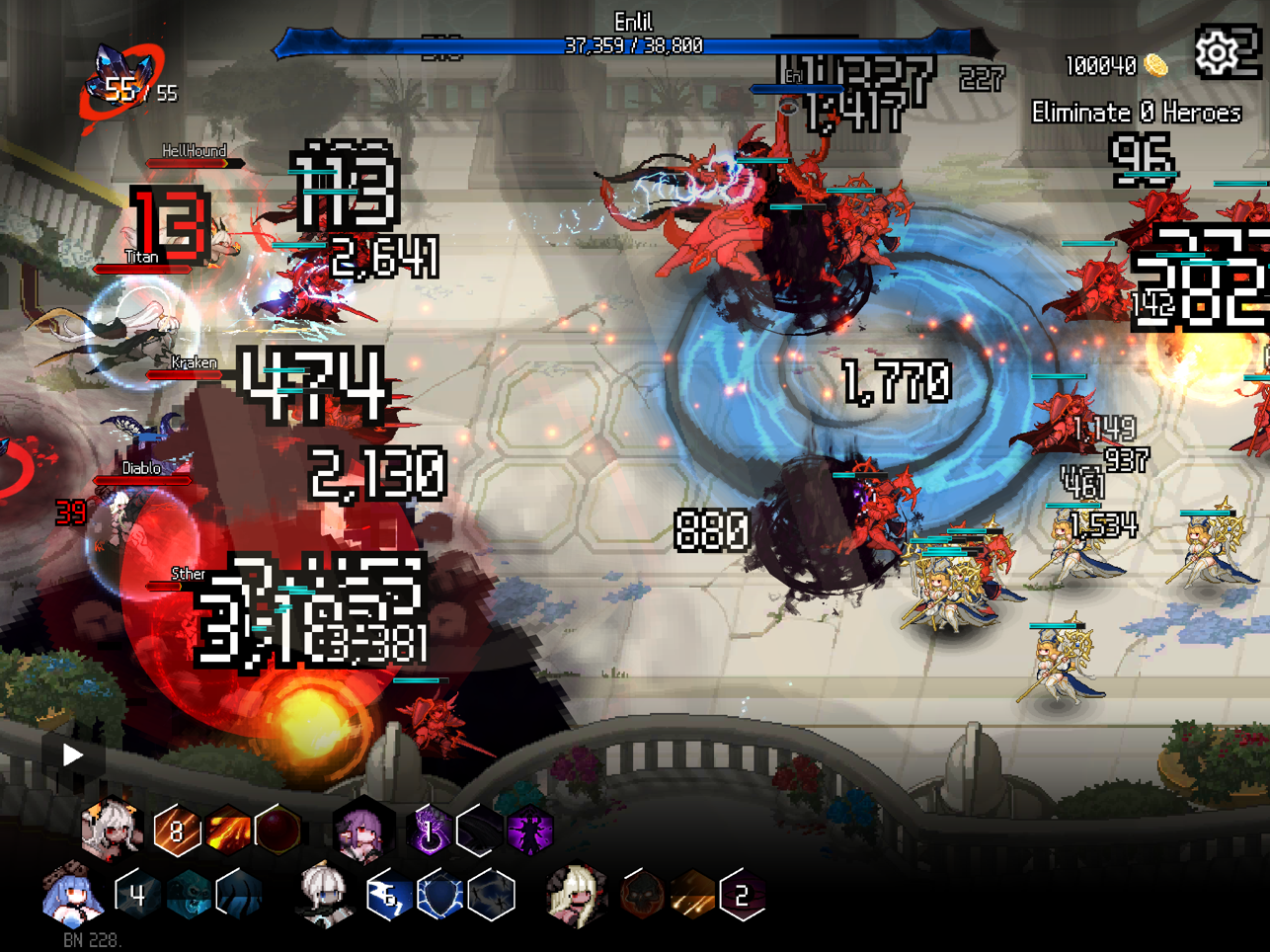Activate the dark tentacles skill
The image size is (1270, 952).
tap(240, 896)
